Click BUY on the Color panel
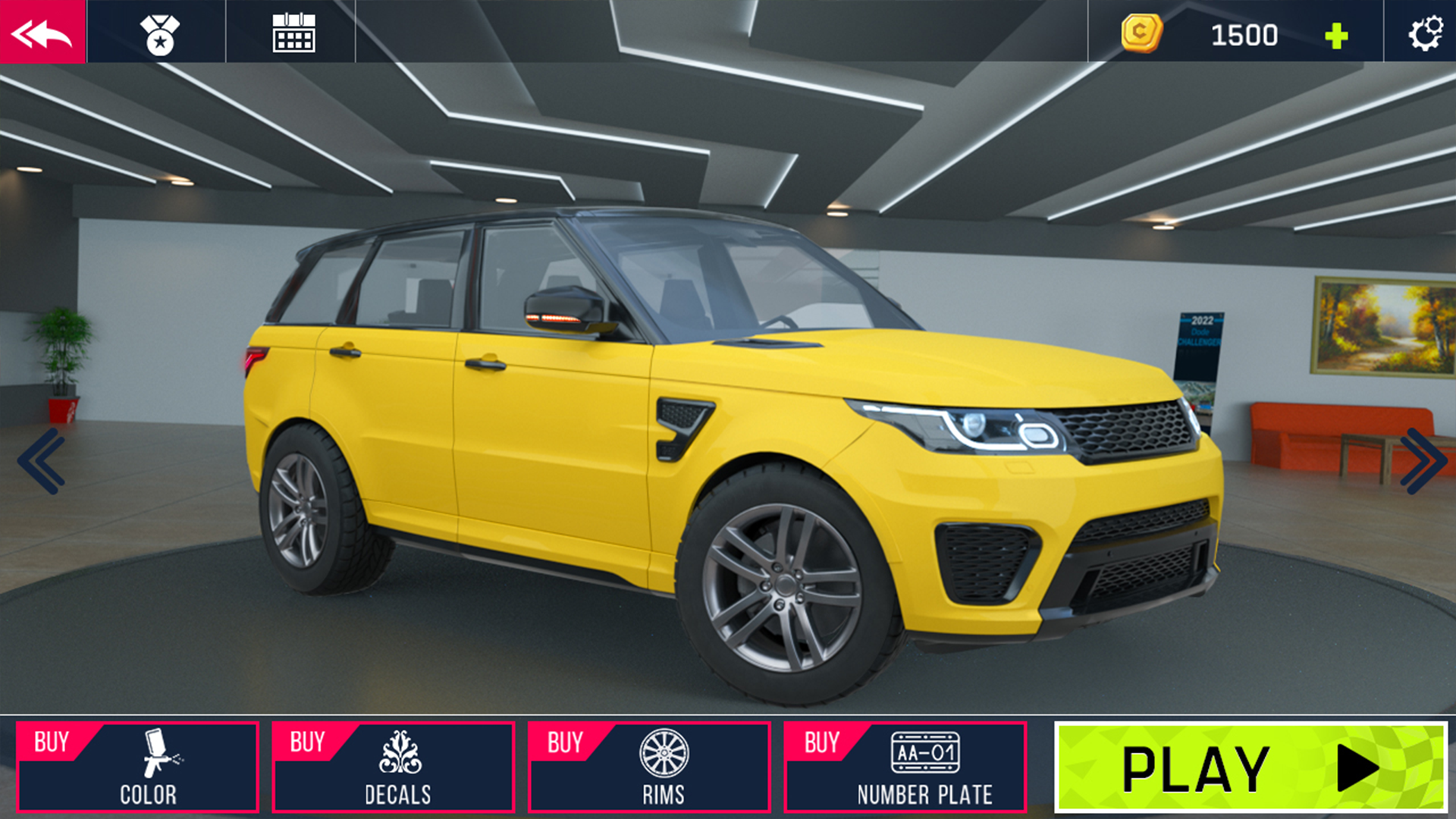 52,742
